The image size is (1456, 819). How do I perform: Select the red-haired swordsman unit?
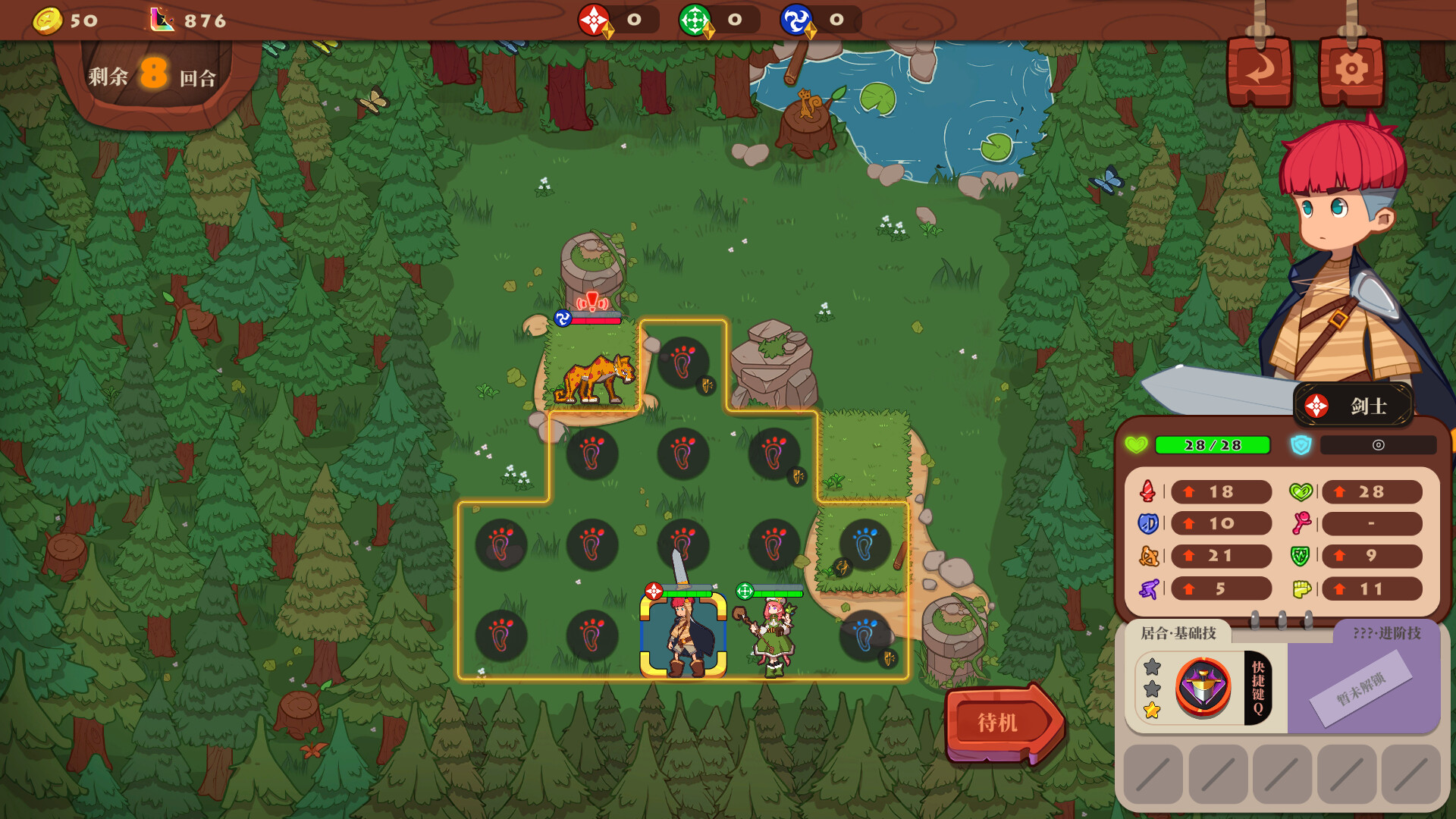[x=683, y=637]
